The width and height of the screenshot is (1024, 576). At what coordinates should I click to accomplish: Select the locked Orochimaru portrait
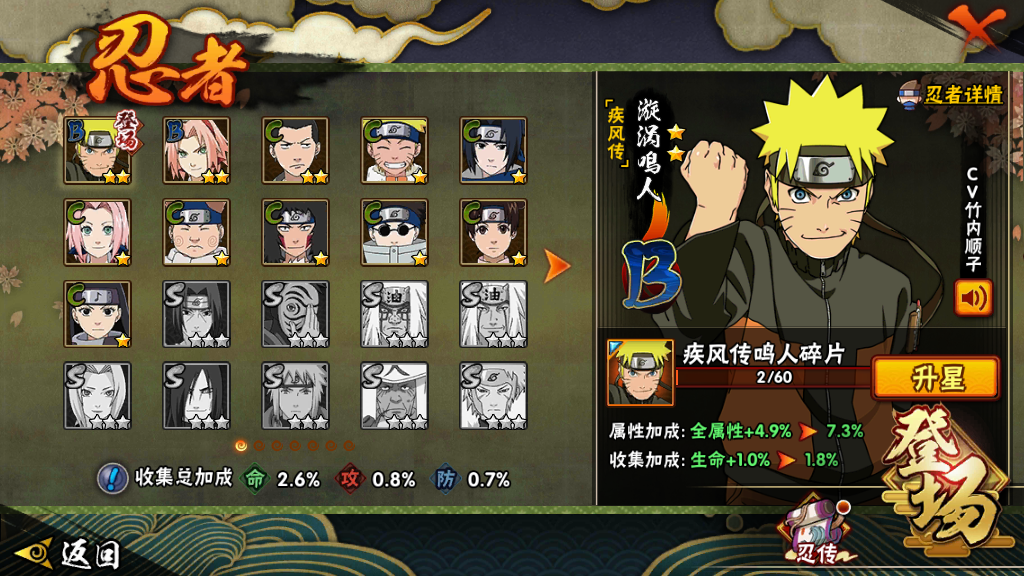pos(196,395)
